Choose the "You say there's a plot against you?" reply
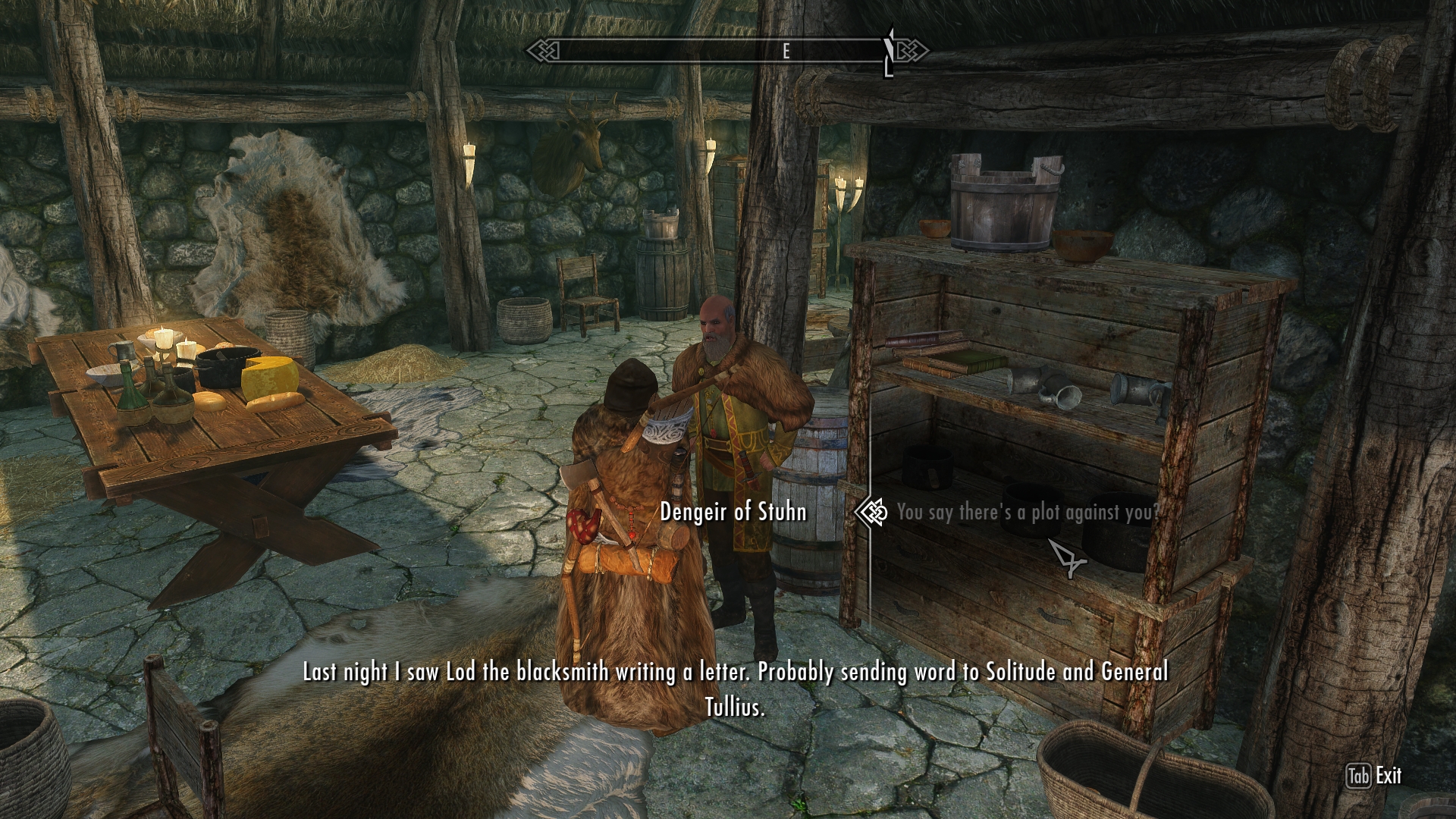This screenshot has width=1456, height=819. pyautogui.click(x=1028, y=513)
